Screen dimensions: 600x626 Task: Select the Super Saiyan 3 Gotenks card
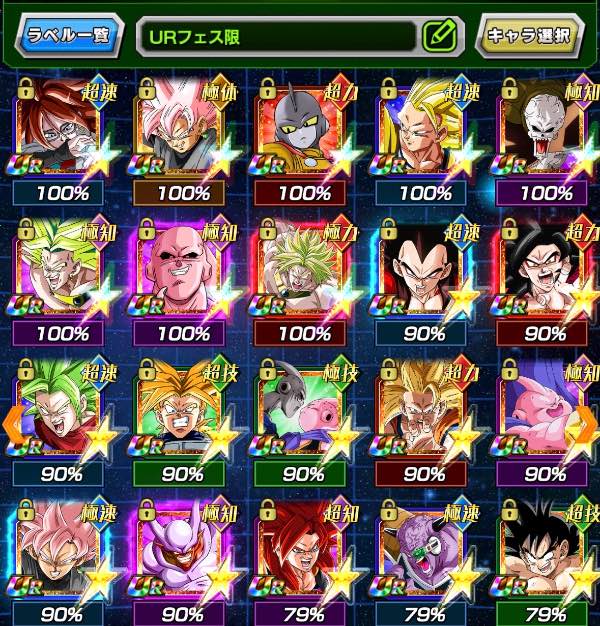click(422, 125)
